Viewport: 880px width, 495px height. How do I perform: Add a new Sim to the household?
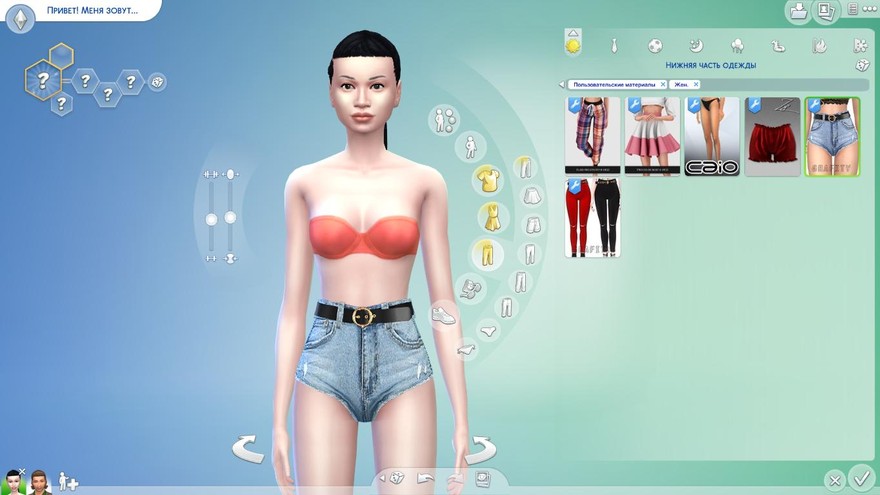click(x=68, y=482)
